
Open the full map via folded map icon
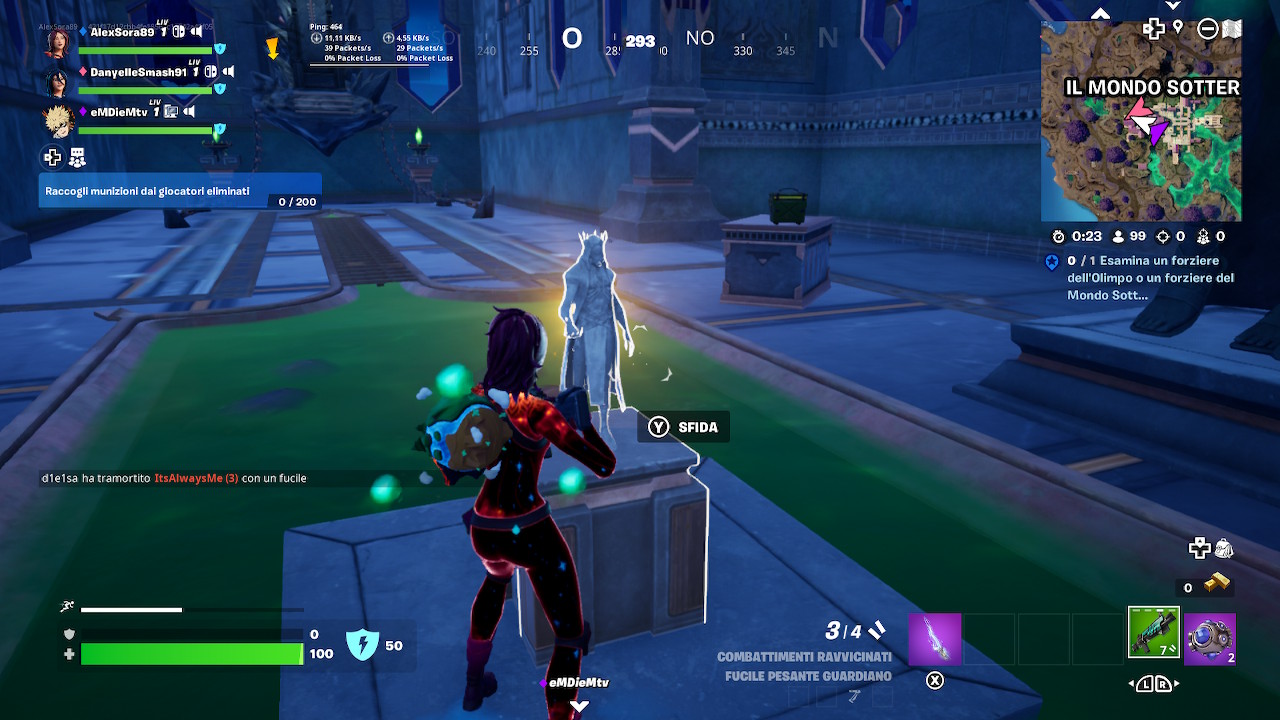[1232, 28]
